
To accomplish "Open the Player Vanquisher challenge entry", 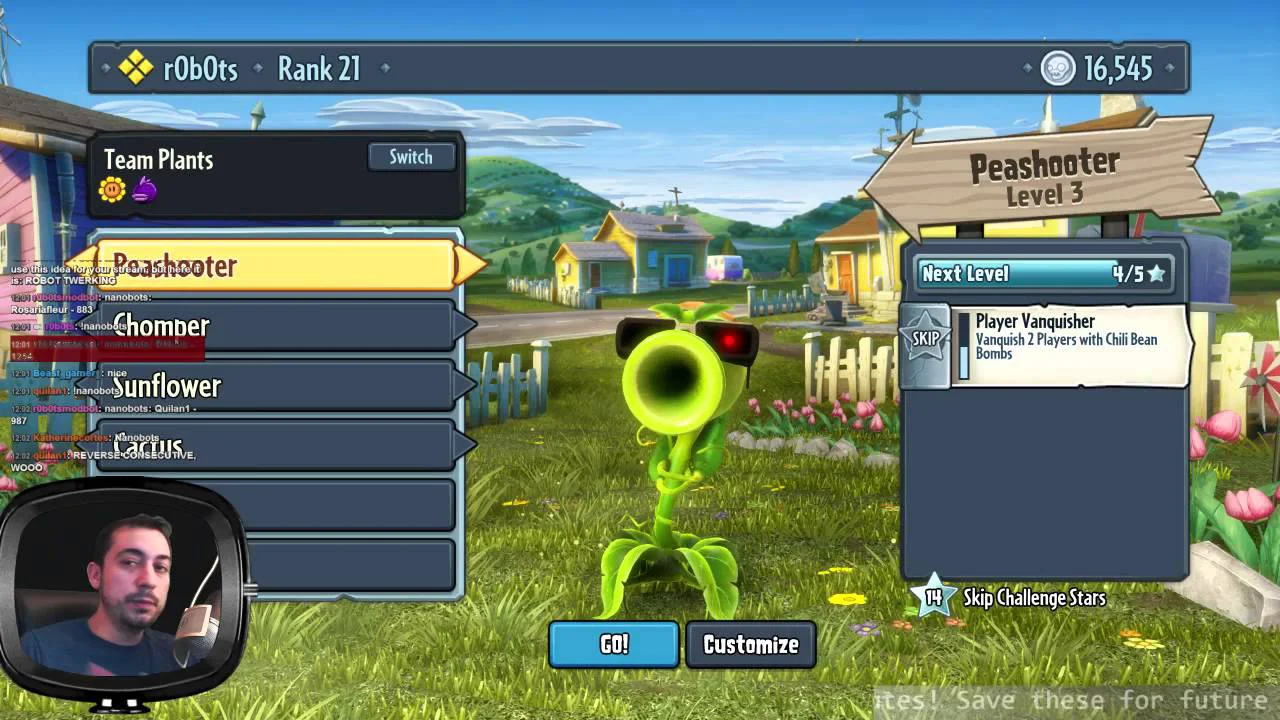I will pos(1068,340).
